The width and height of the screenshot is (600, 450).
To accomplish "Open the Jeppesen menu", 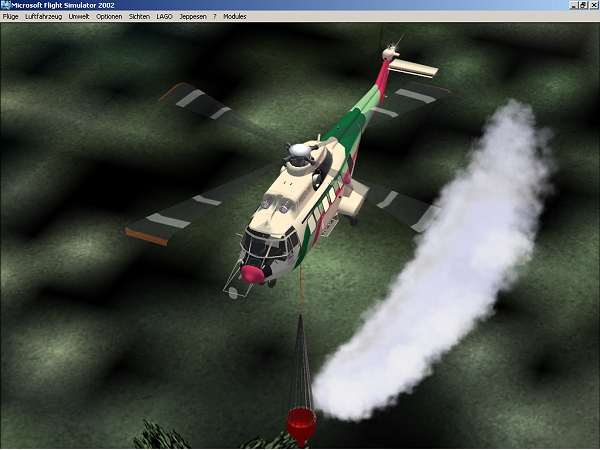I will point(193,17).
